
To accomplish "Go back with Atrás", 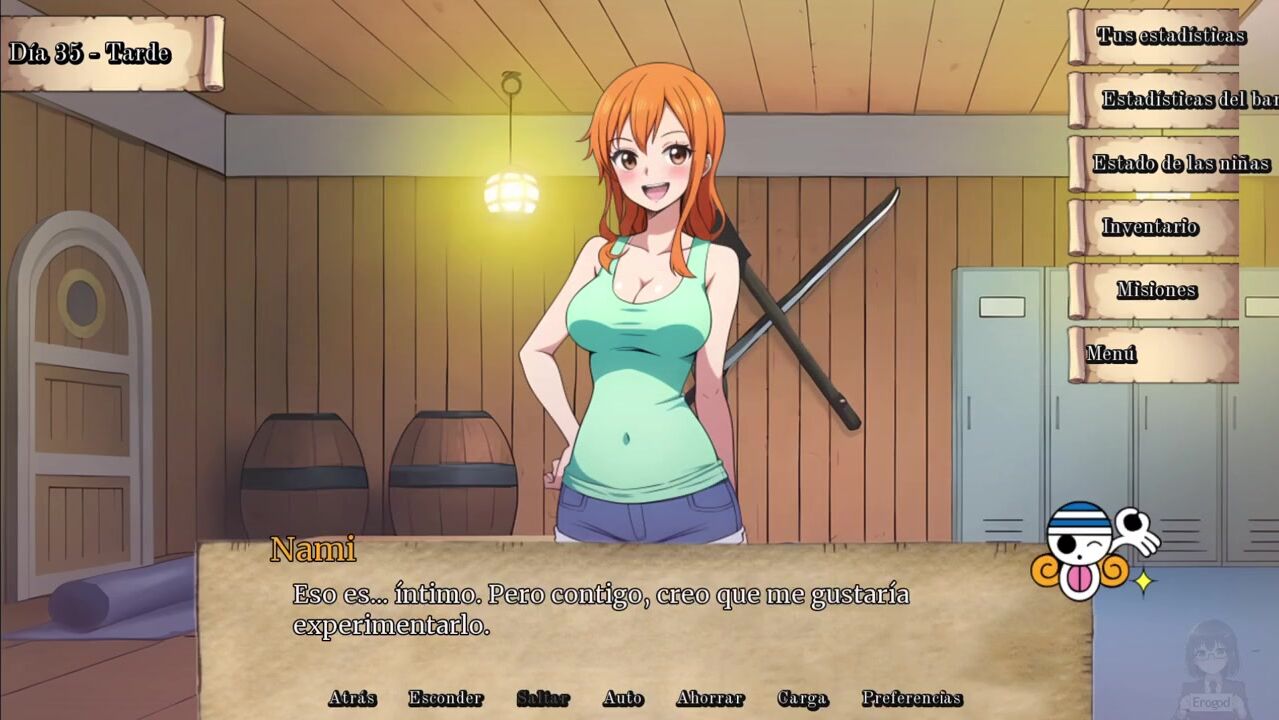I will 352,698.
